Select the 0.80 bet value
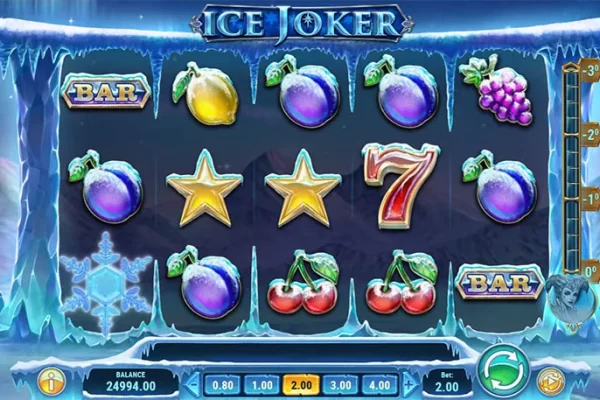600x400 pixels. (225, 383)
